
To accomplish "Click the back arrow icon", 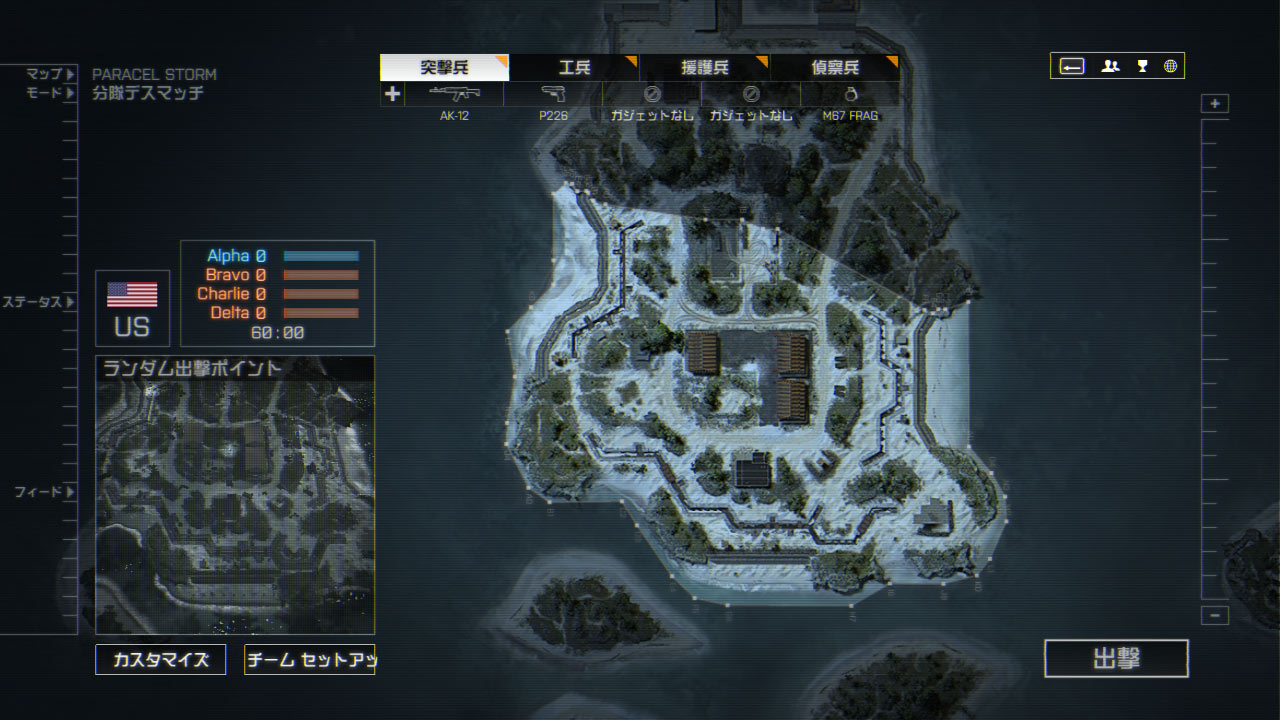I will point(1072,67).
